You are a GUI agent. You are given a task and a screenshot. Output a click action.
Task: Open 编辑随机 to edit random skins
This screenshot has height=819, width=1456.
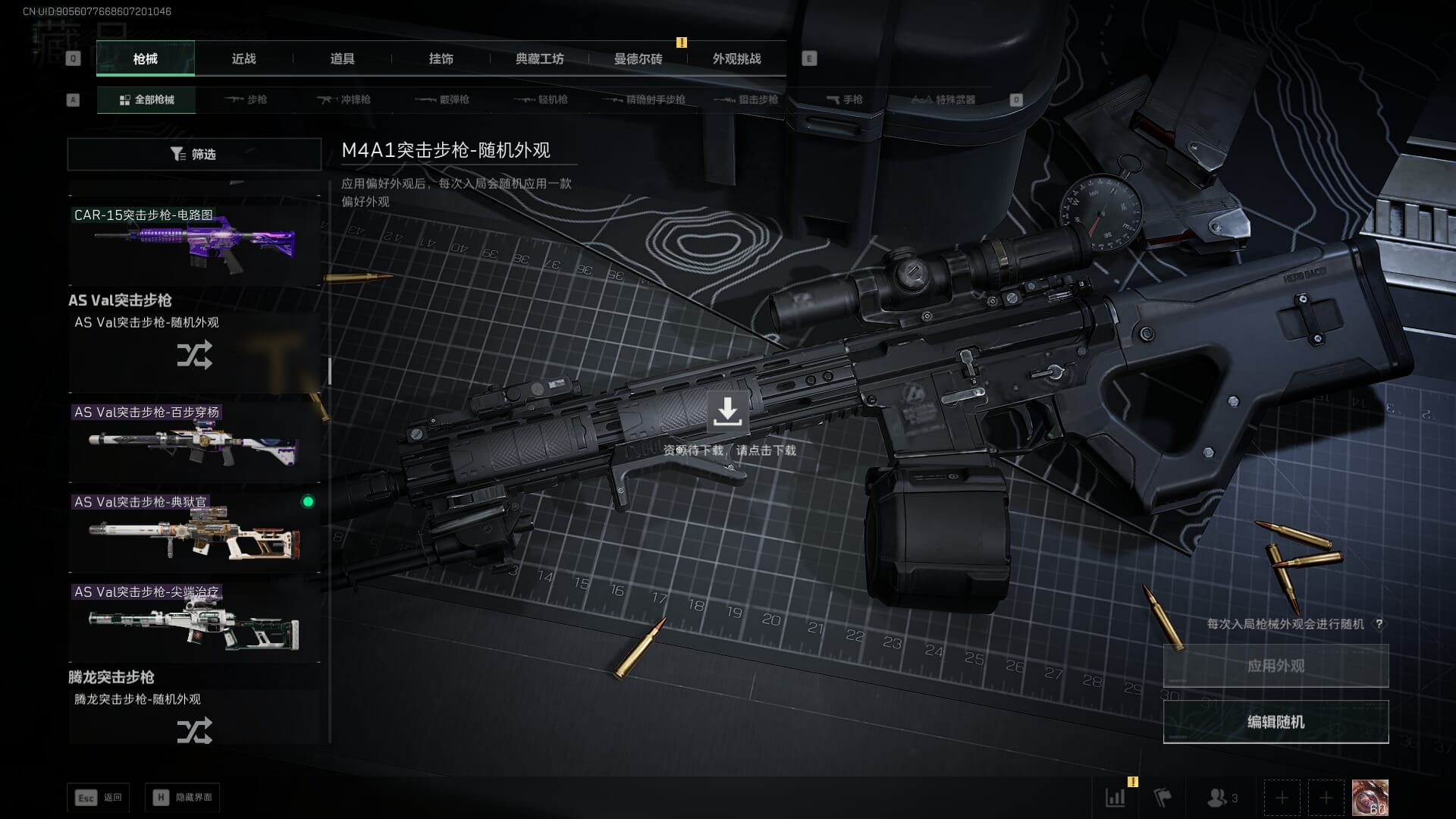pos(1276,722)
